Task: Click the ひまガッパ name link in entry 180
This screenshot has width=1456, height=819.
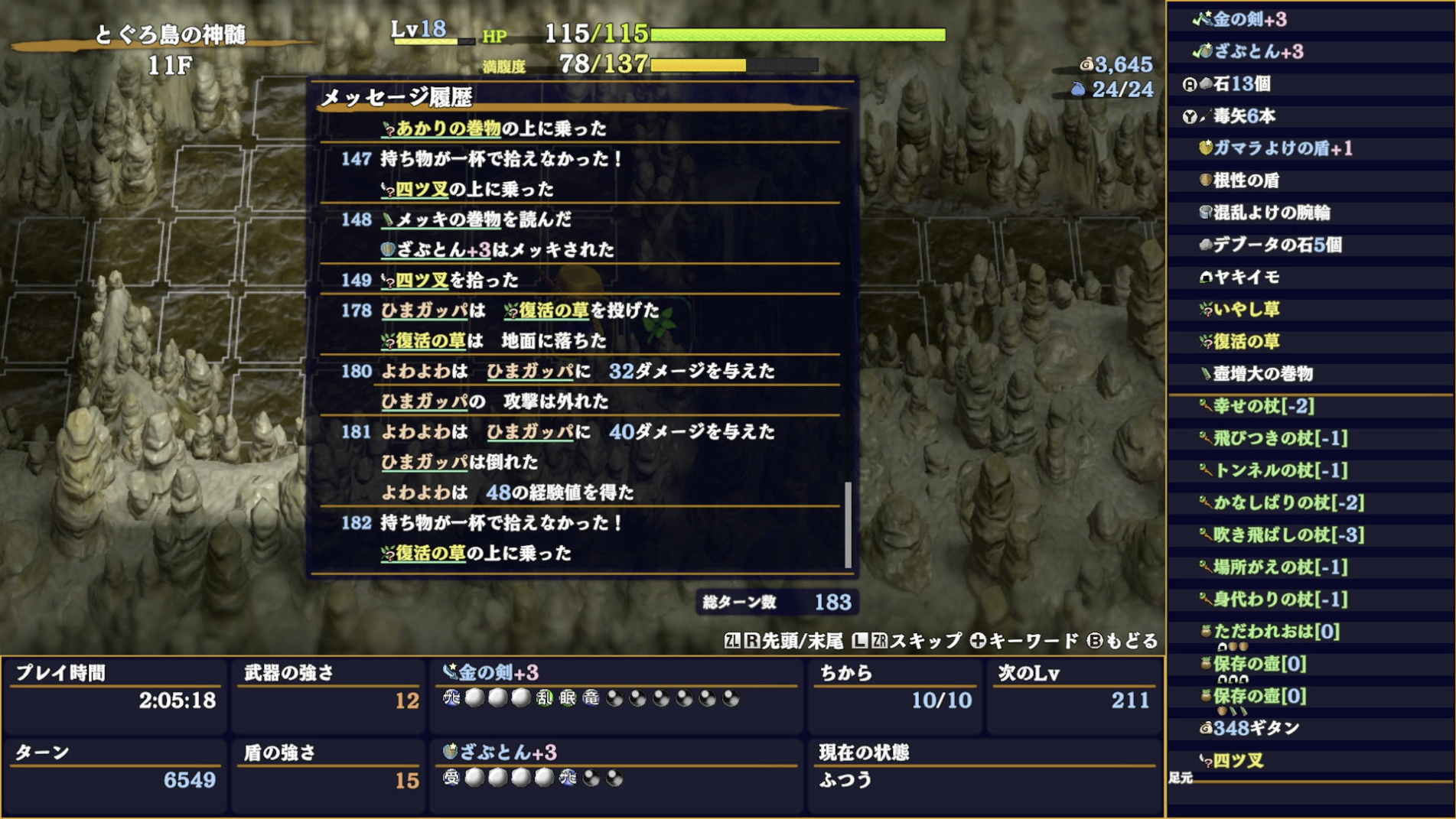Action: point(528,372)
